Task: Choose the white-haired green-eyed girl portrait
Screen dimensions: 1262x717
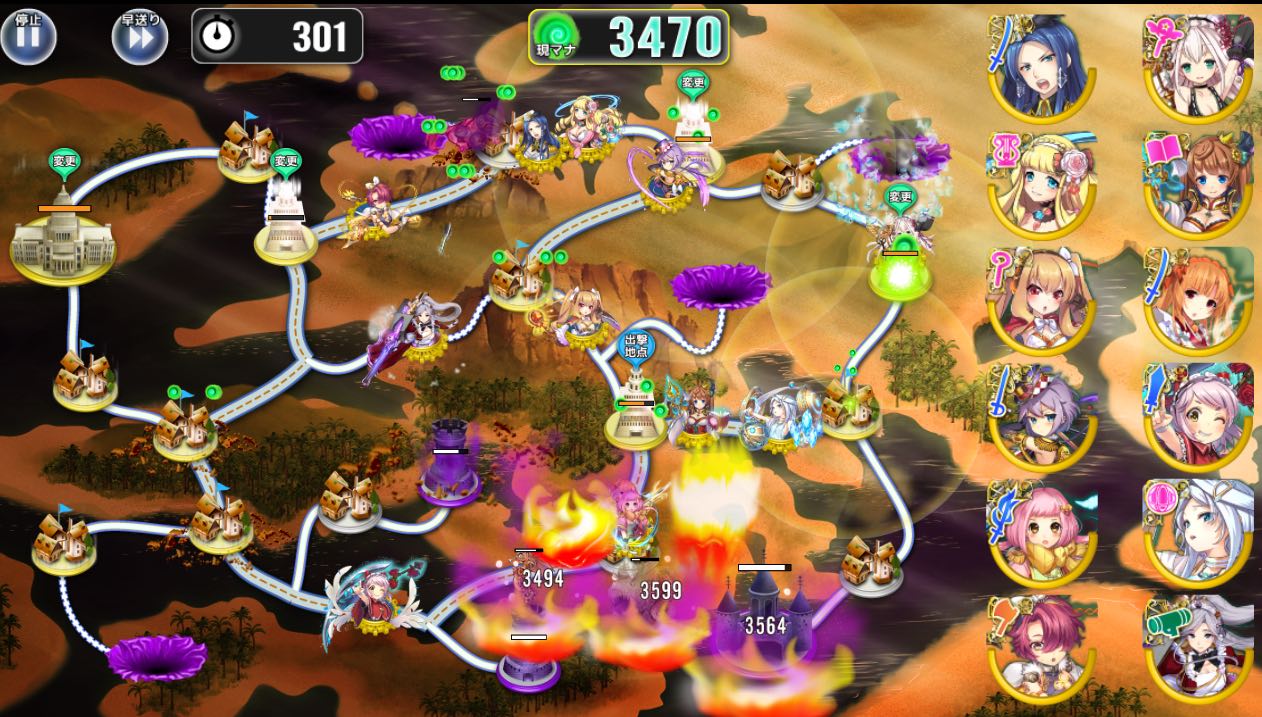Action: (1198, 66)
